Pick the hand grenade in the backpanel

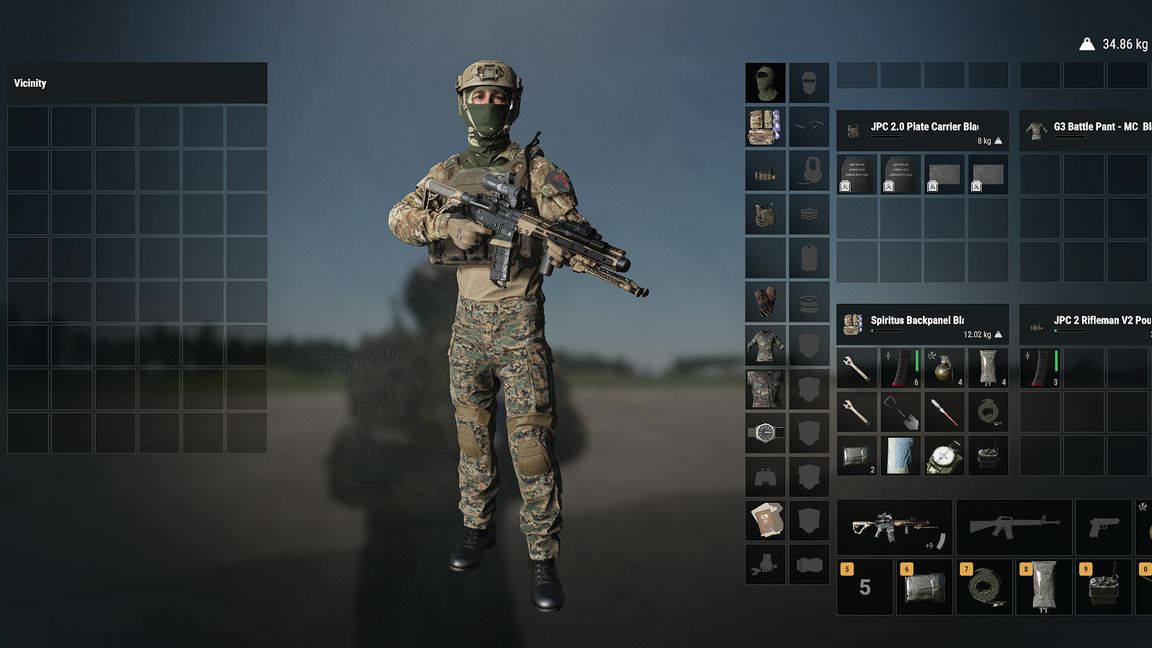click(x=944, y=368)
